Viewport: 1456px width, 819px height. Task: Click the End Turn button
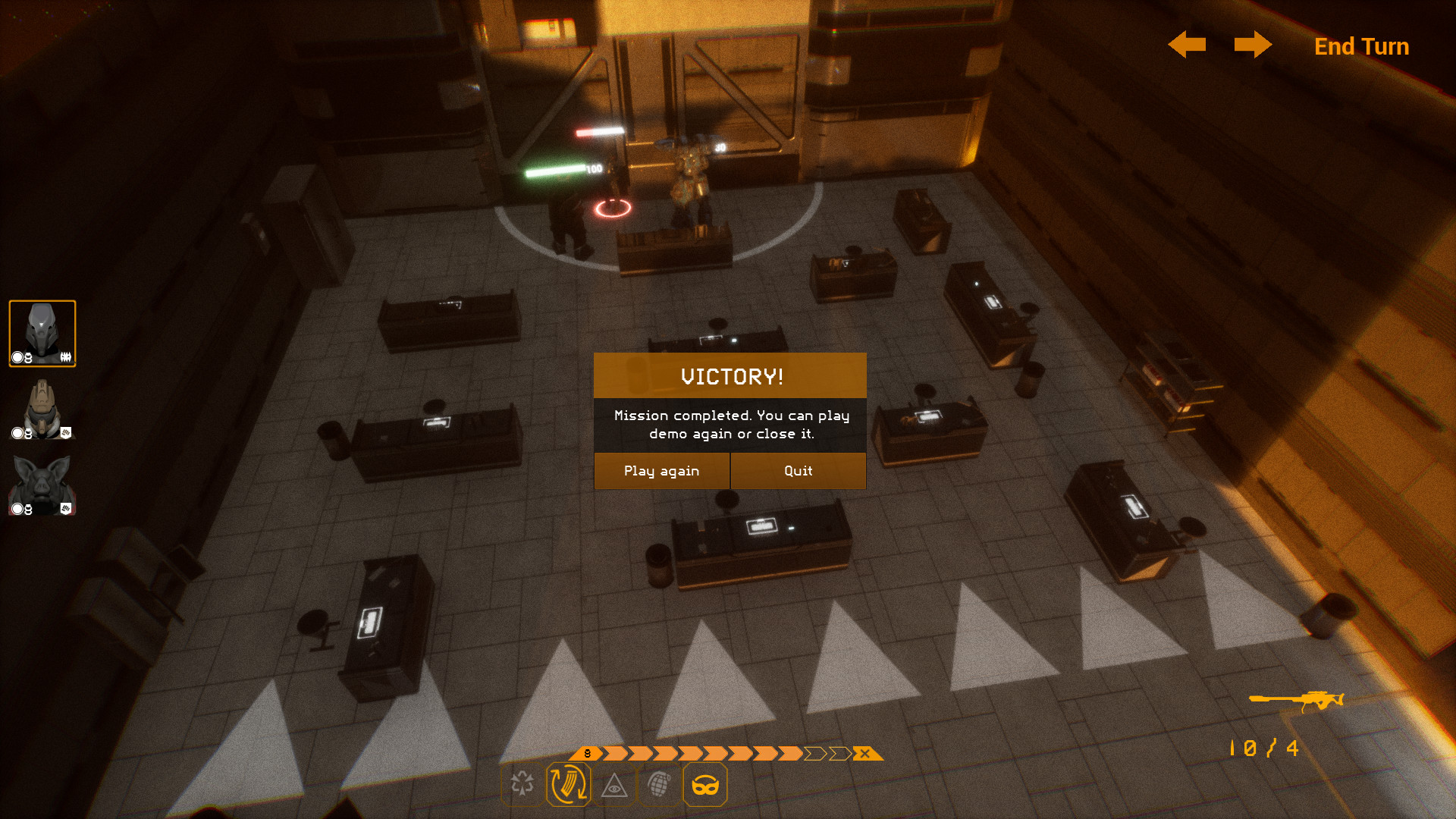pos(1361,46)
